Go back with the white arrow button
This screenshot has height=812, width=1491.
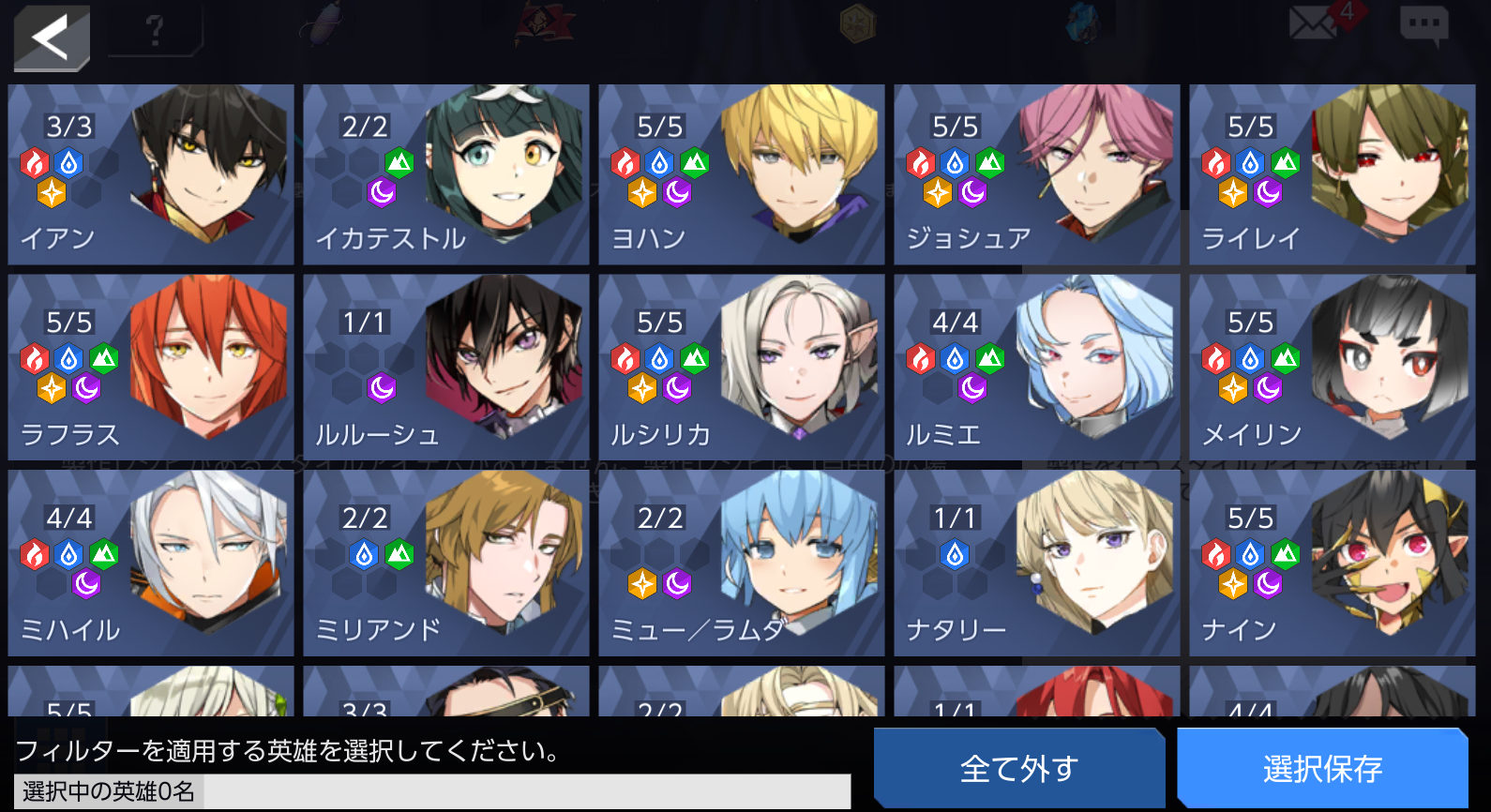52,38
